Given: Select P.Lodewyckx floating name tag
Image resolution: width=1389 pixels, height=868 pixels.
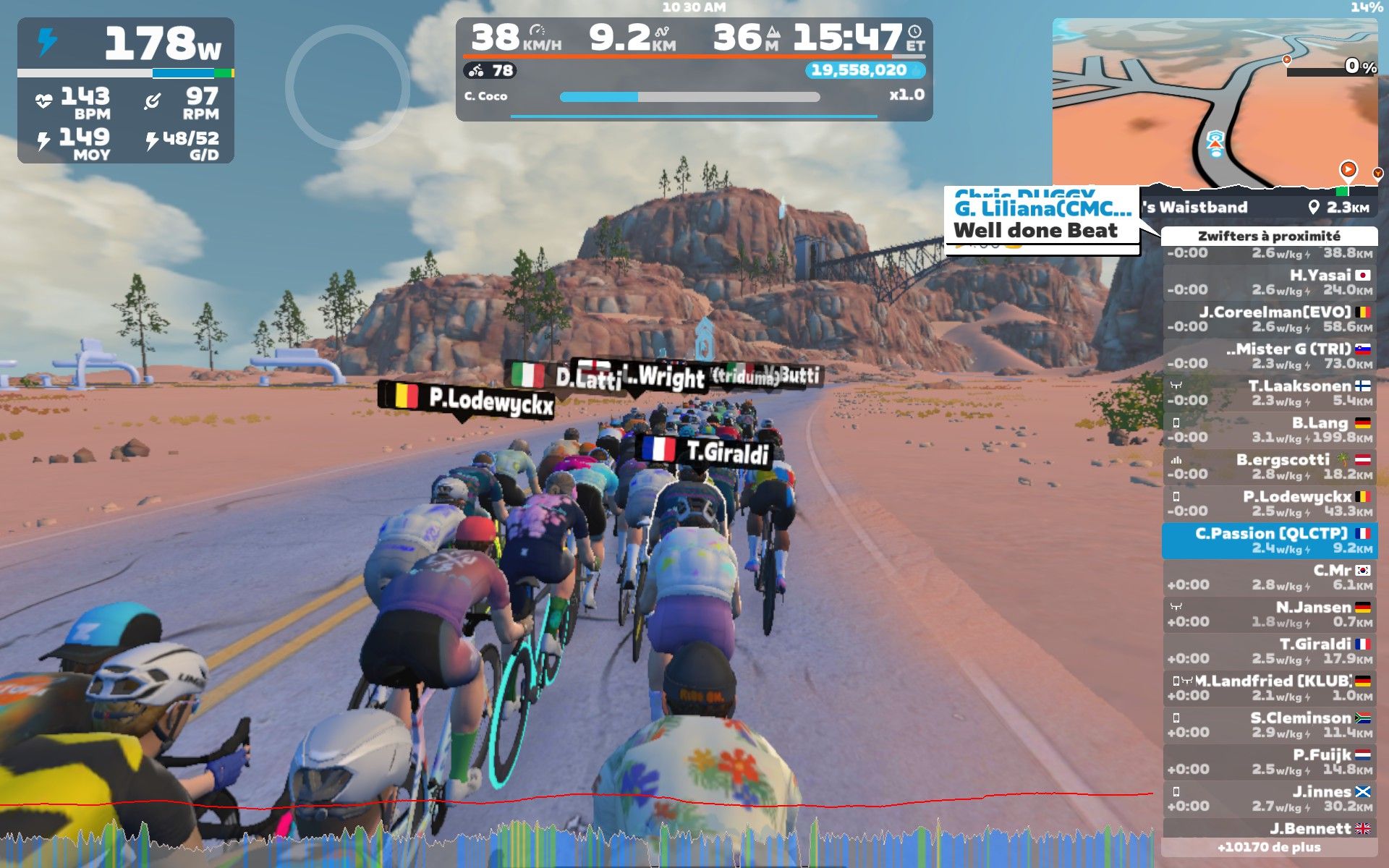Looking at the screenshot, I should pyautogui.click(x=467, y=400).
